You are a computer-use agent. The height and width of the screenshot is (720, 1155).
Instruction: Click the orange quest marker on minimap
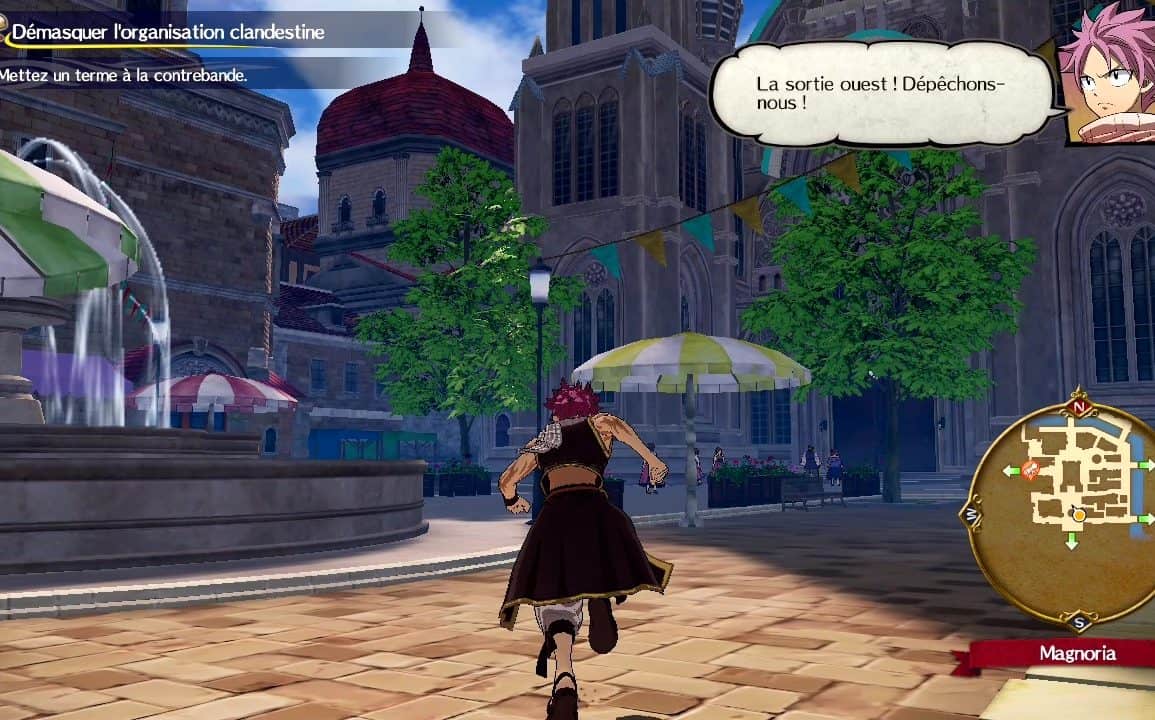pos(1031,469)
